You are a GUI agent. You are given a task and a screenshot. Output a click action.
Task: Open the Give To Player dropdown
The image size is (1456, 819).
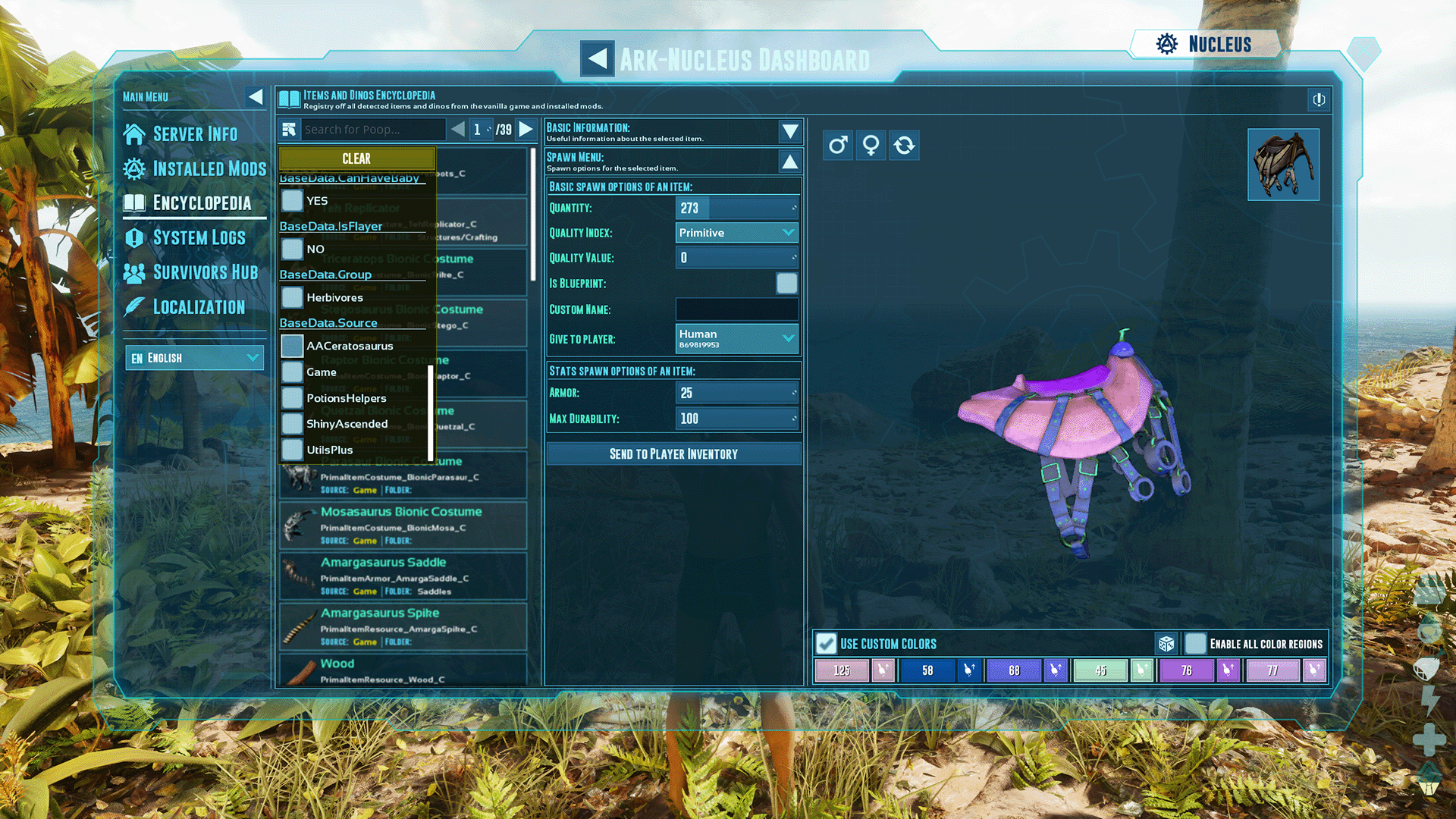tap(736, 338)
